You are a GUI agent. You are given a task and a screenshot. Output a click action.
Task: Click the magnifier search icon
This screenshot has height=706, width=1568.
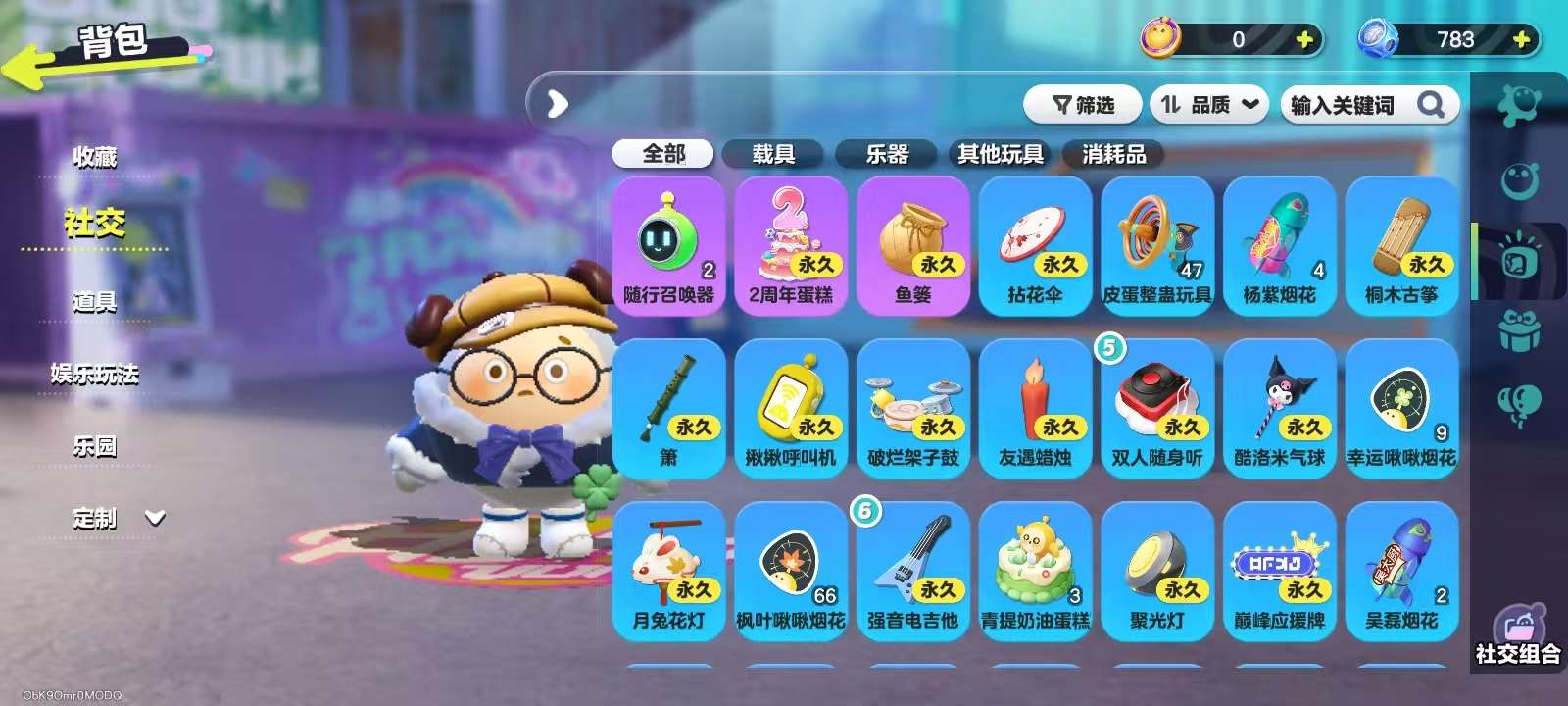(1430, 104)
